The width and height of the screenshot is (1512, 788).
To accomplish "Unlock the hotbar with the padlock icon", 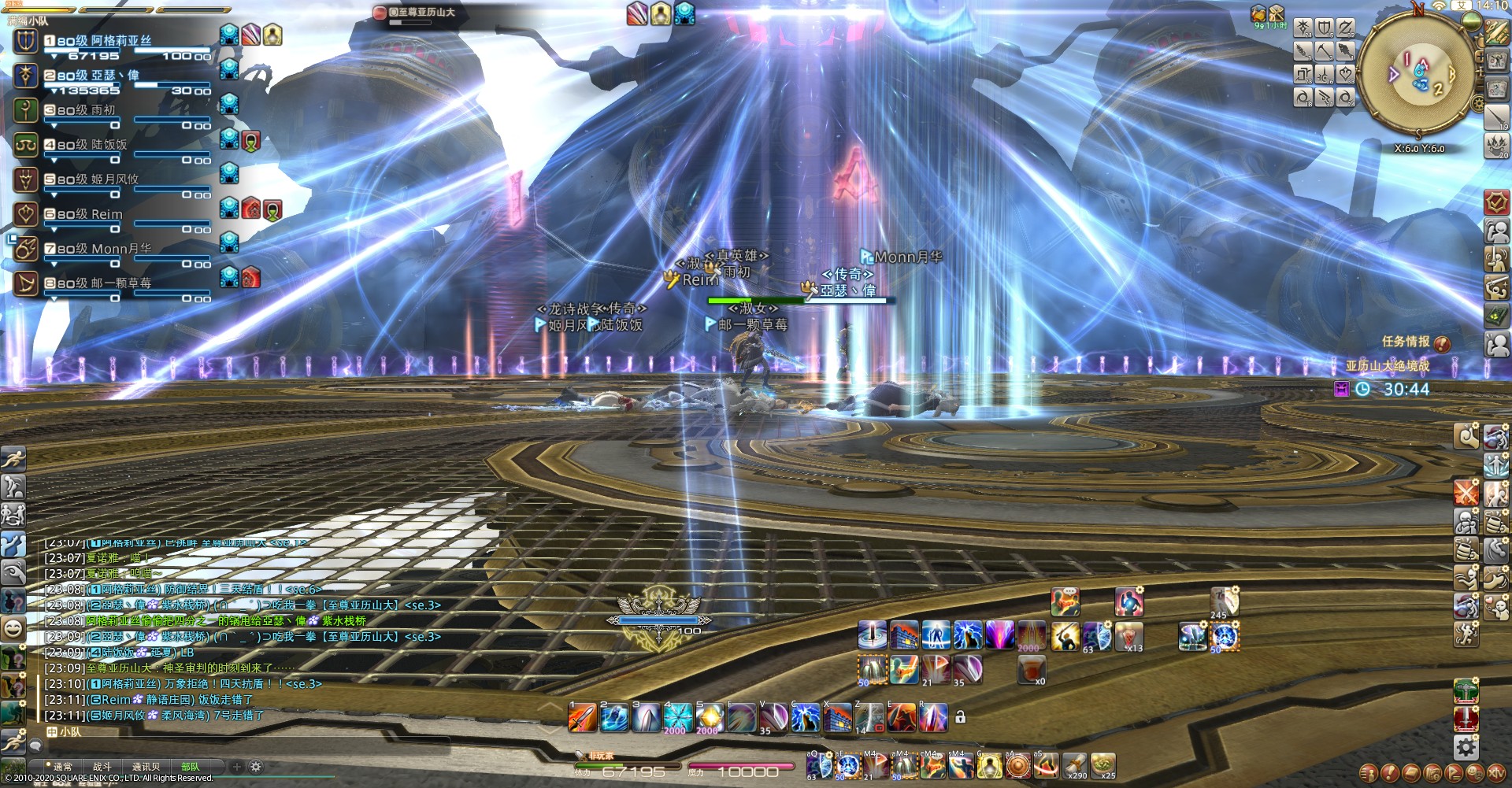I will (960, 717).
